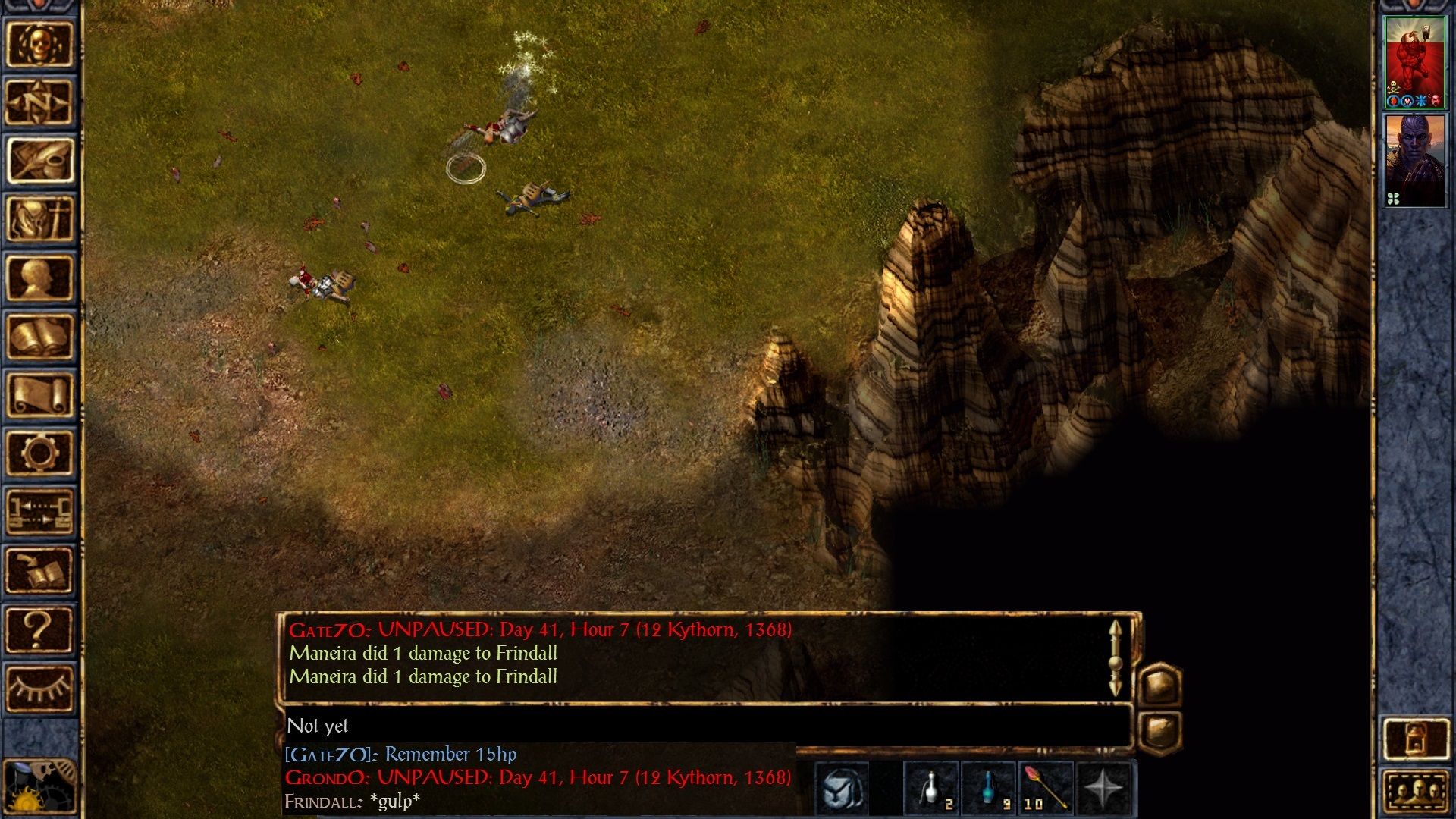Image resolution: width=1456 pixels, height=819 pixels.
Task: Open help with the question mark button
Action: coord(39,629)
